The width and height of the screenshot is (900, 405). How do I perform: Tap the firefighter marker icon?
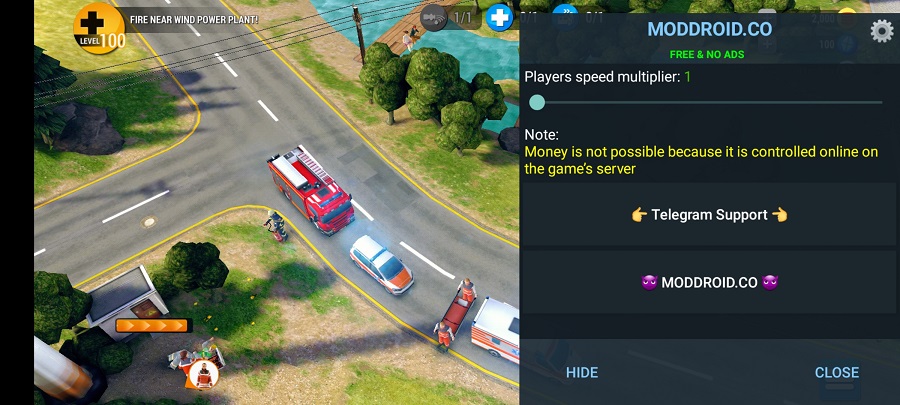(x=203, y=374)
